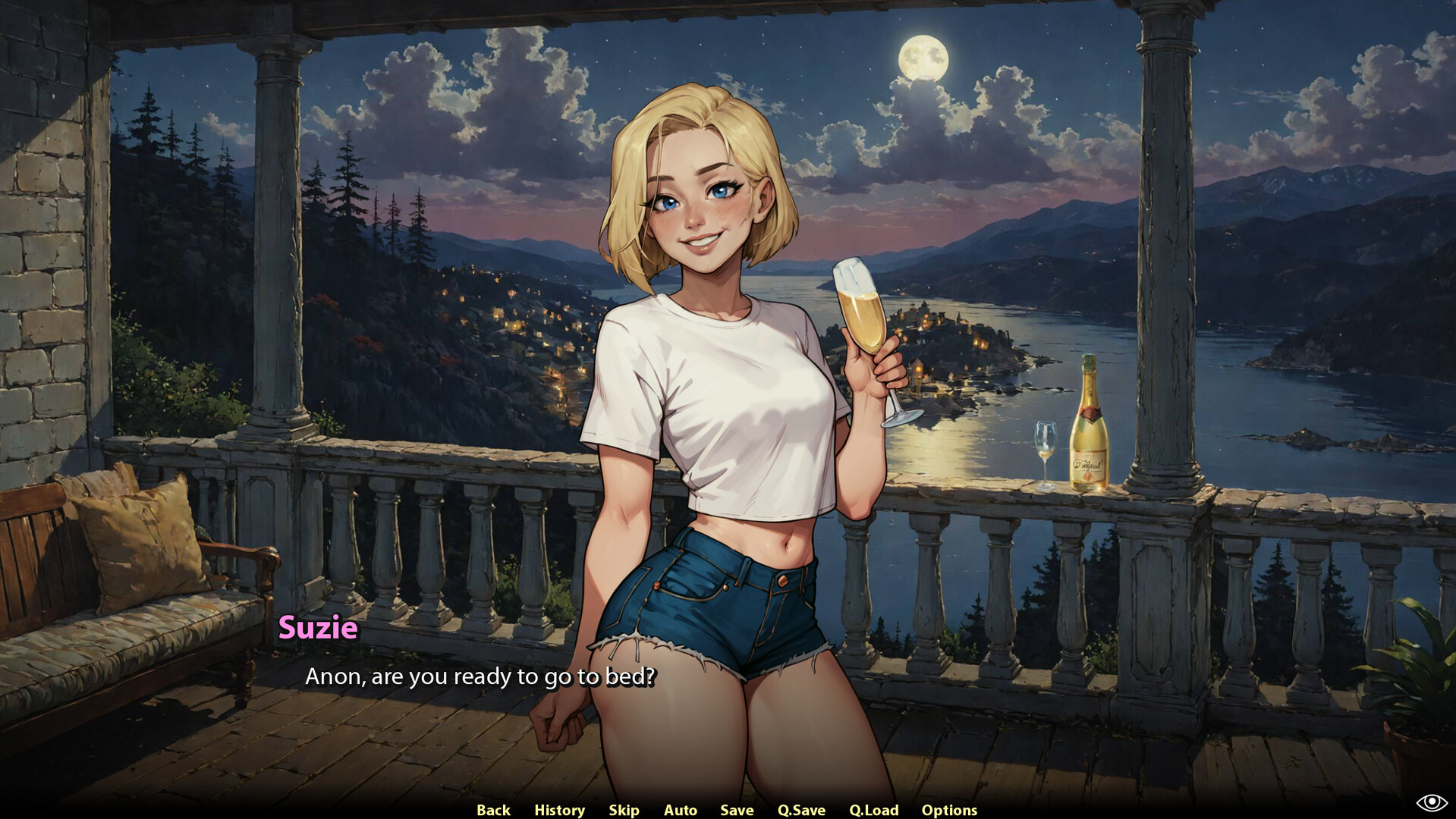Select the Auto label in the quick menu

coord(680,809)
